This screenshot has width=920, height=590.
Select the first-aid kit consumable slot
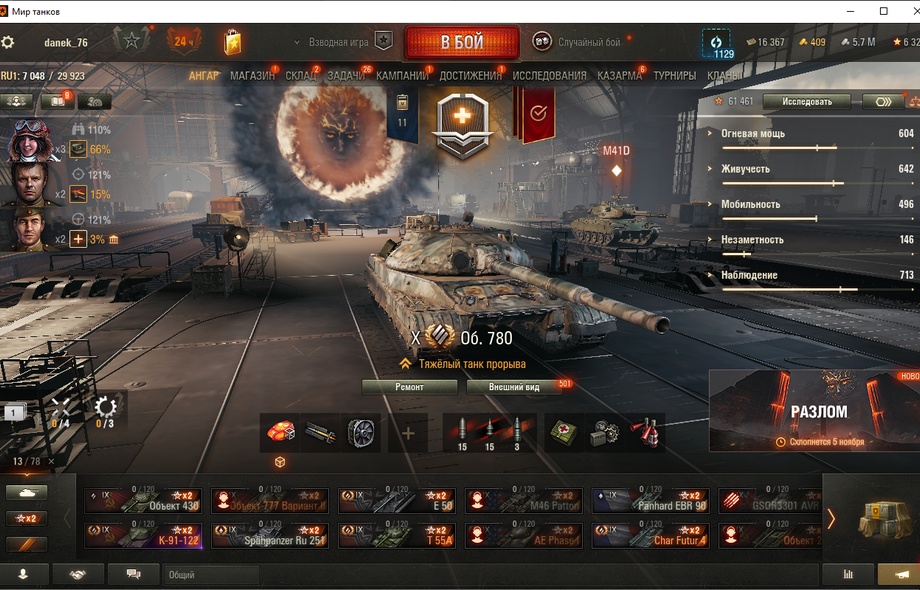point(563,432)
